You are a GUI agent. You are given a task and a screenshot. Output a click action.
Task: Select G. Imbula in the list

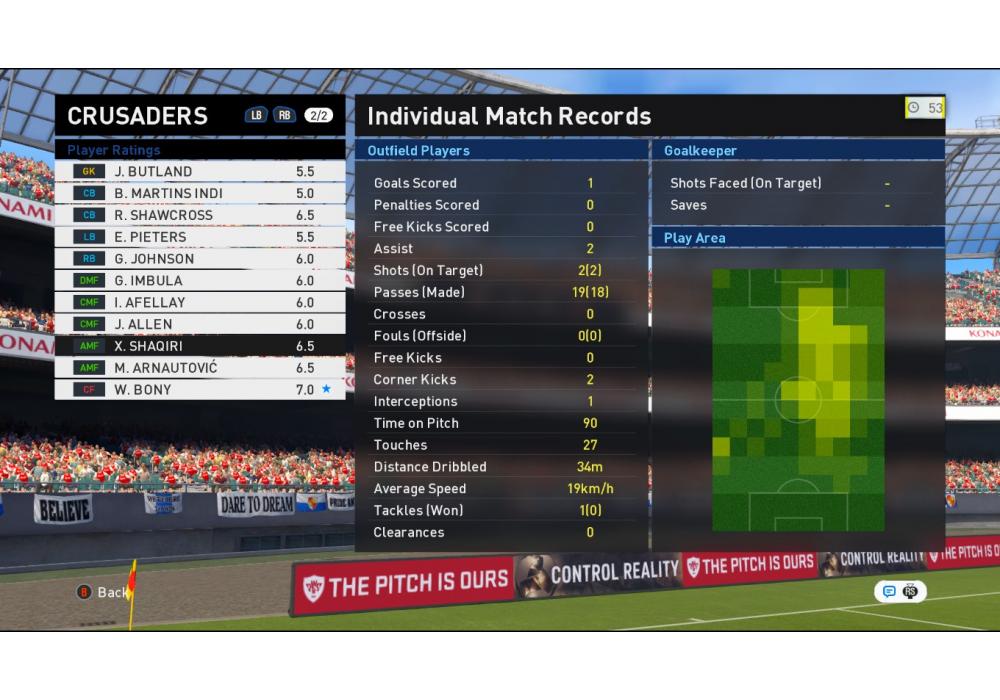200,281
